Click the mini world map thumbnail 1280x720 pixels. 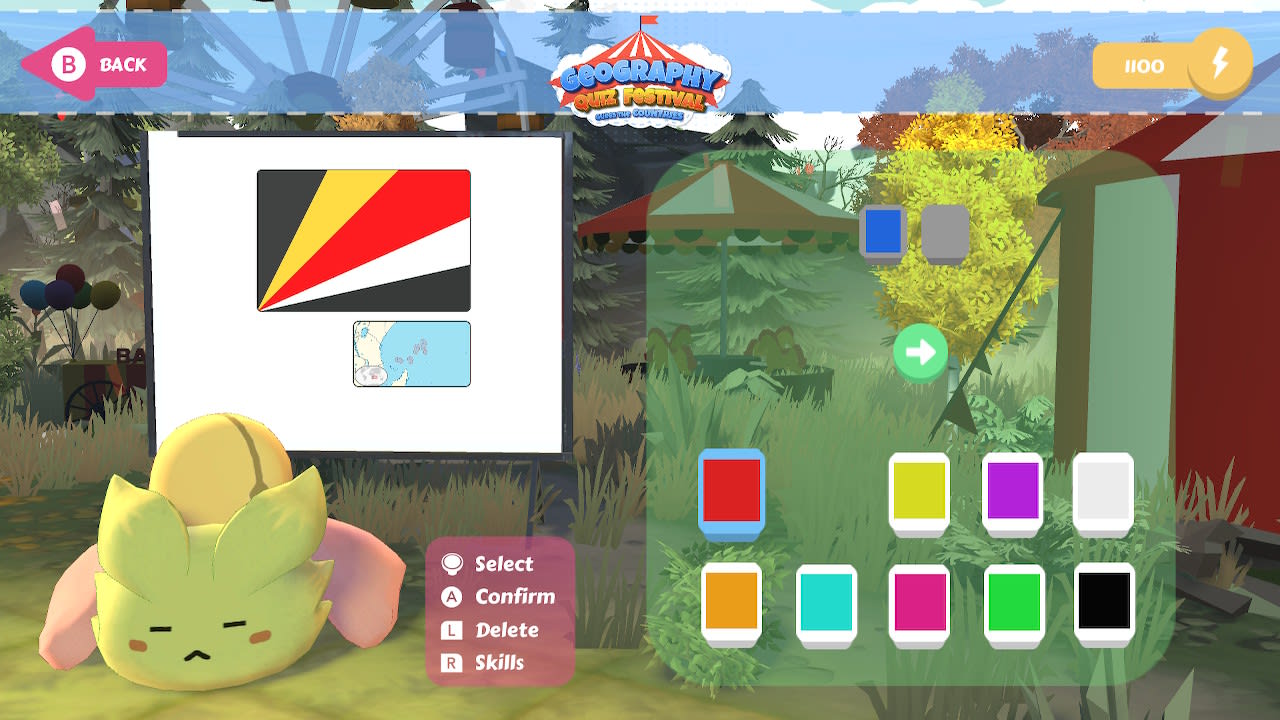411,352
